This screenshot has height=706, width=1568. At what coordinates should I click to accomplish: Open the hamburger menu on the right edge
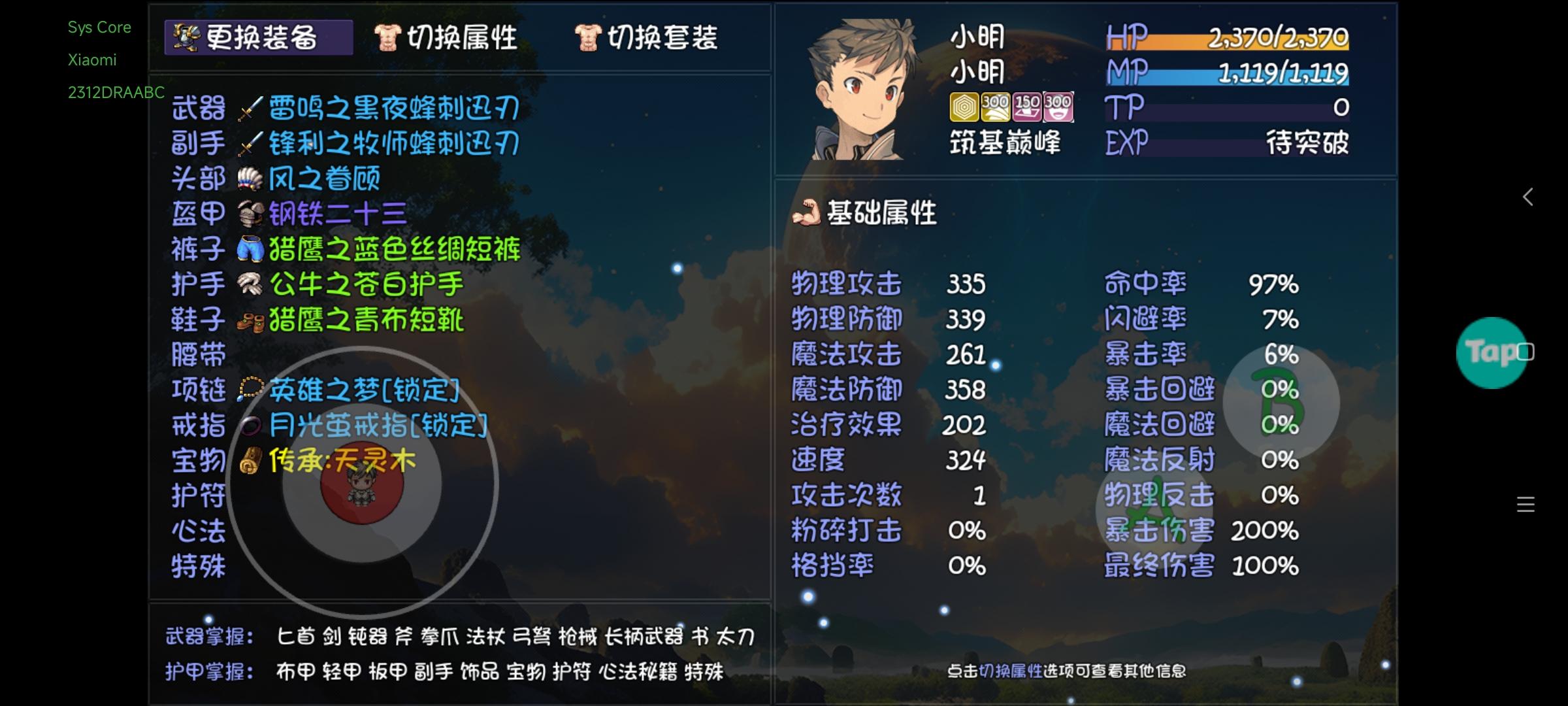pos(1524,504)
